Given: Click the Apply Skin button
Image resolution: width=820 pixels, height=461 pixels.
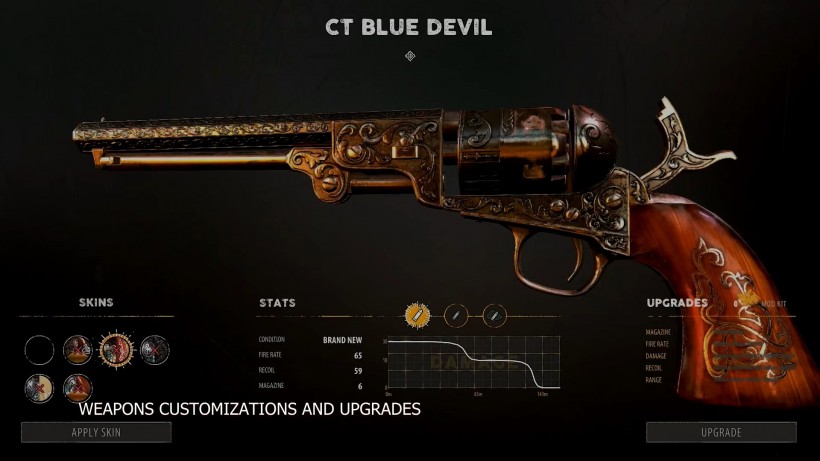Looking at the screenshot, I should point(96,432).
